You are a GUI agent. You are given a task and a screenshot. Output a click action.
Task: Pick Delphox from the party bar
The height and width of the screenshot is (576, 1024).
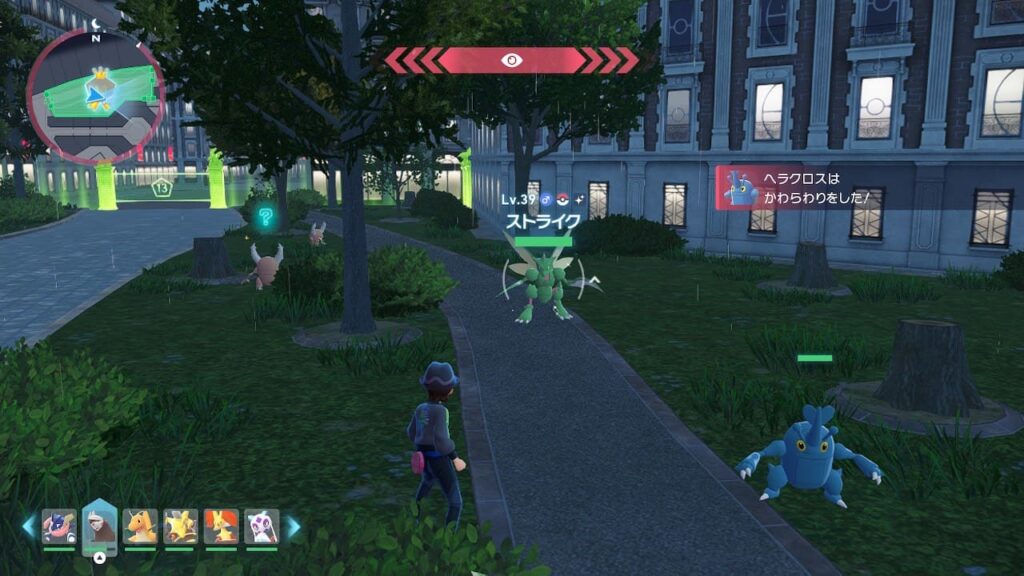[221, 526]
